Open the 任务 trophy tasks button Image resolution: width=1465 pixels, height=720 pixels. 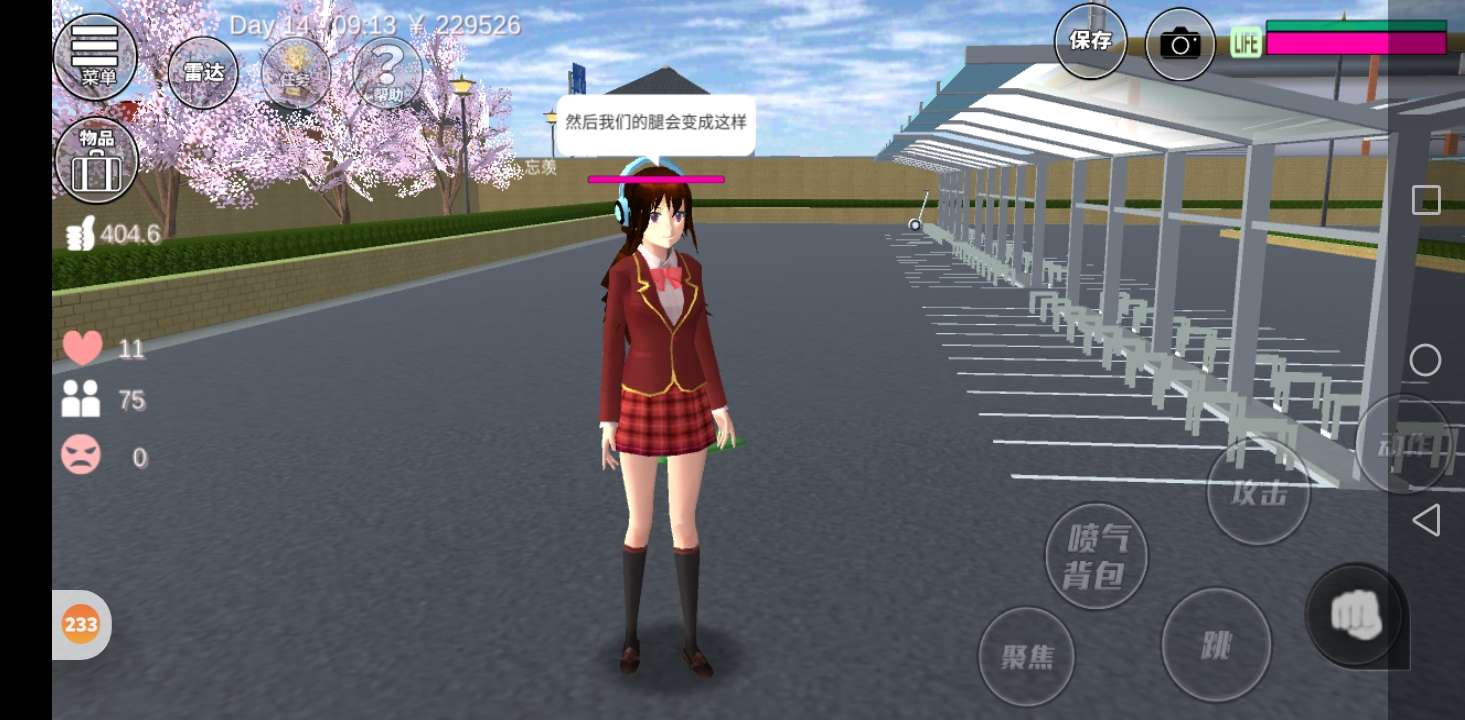(x=296, y=72)
